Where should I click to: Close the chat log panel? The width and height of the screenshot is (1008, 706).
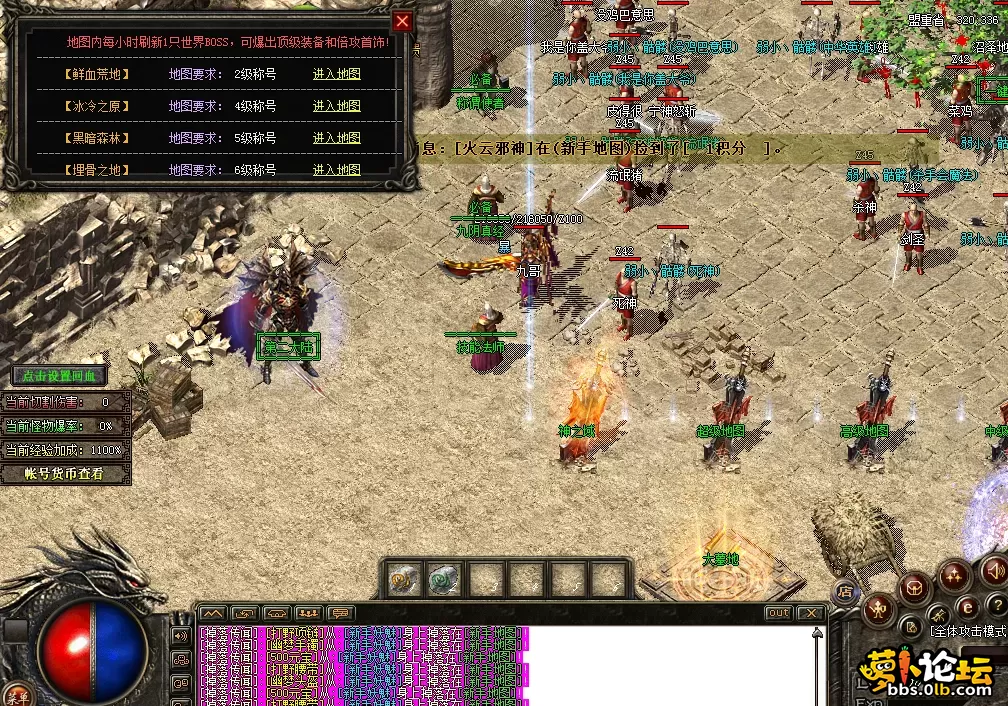pos(810,613)
